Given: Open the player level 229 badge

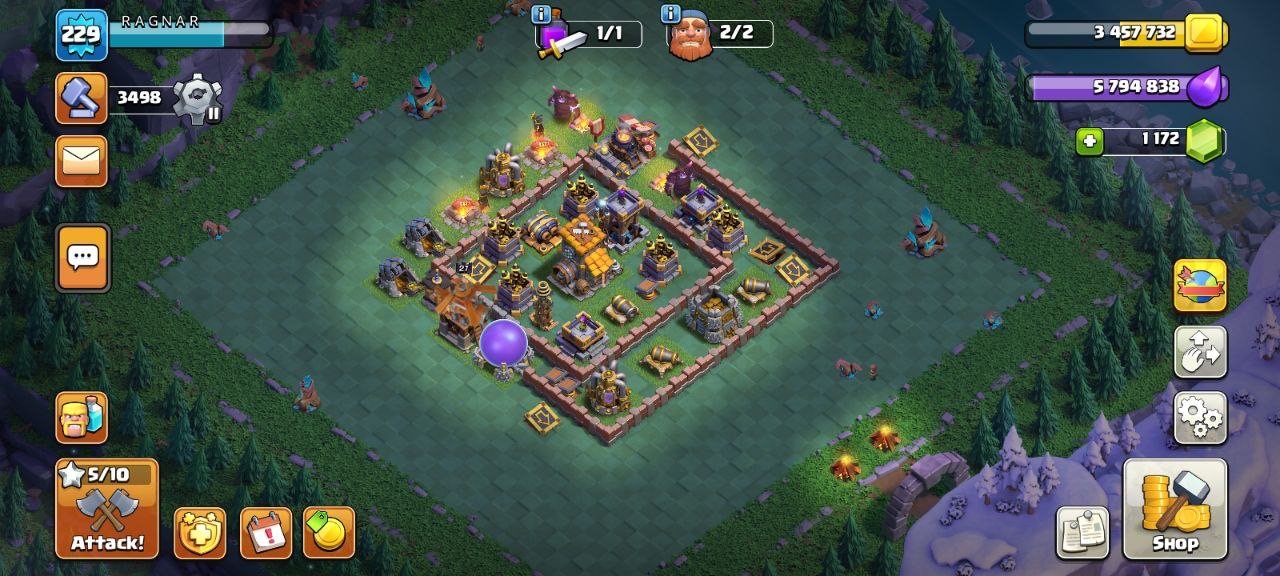Looking at the screenshot, I should coord(81,35).
